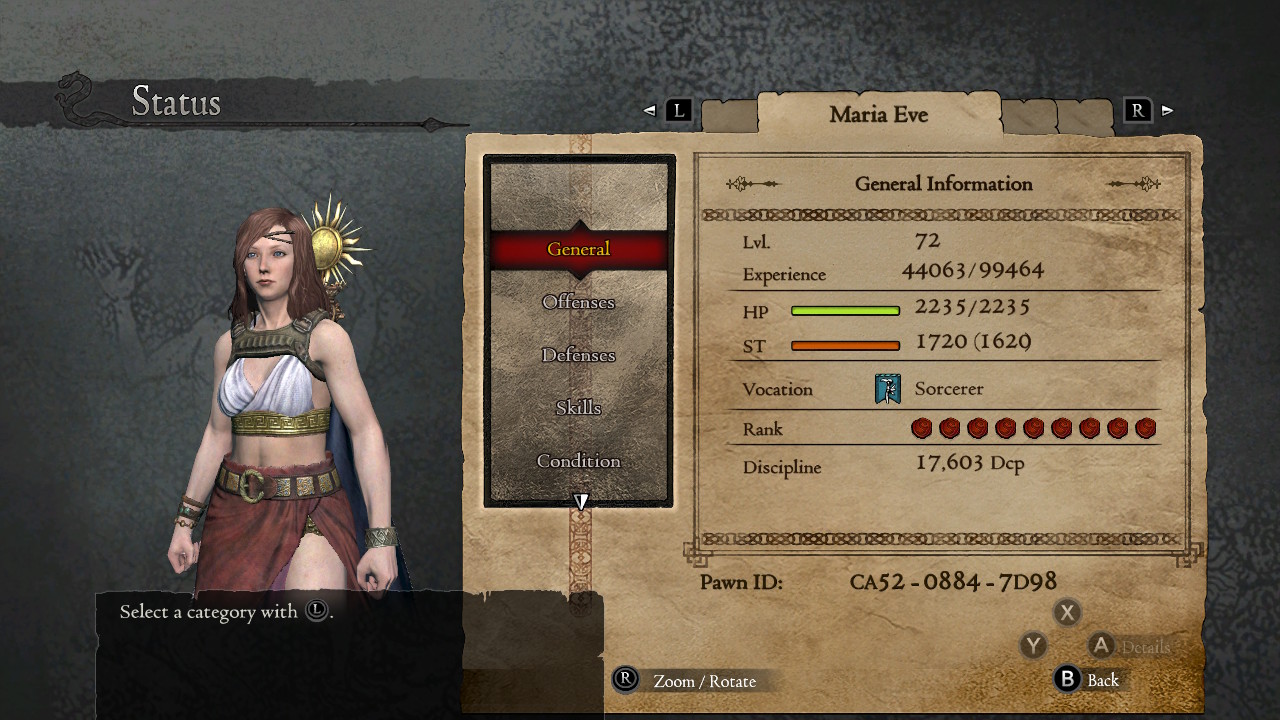Open the Skills category

click(x=578, y=407)
